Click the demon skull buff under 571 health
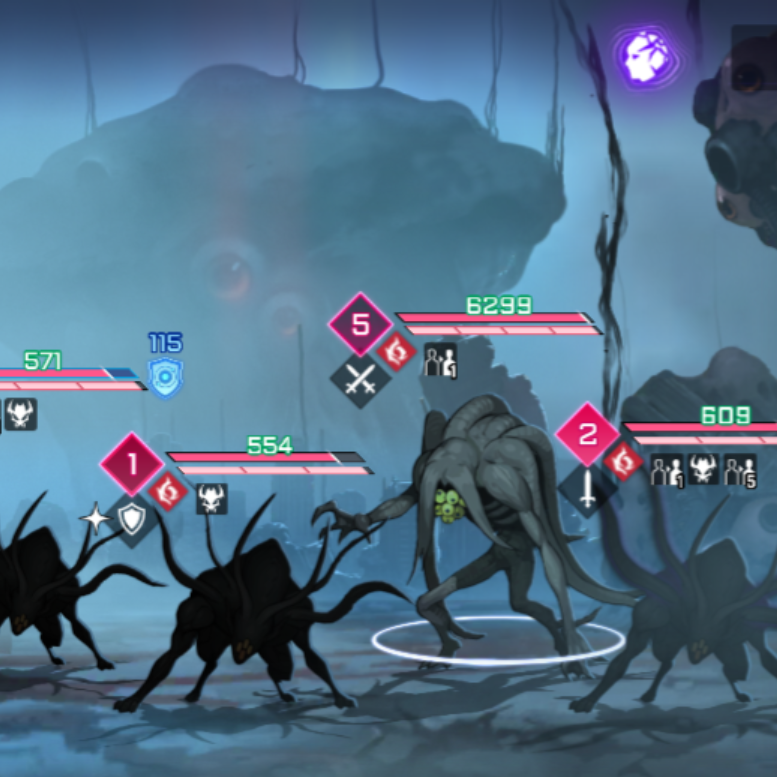Screen dimensions: 777x777 (x=21, y=413)
